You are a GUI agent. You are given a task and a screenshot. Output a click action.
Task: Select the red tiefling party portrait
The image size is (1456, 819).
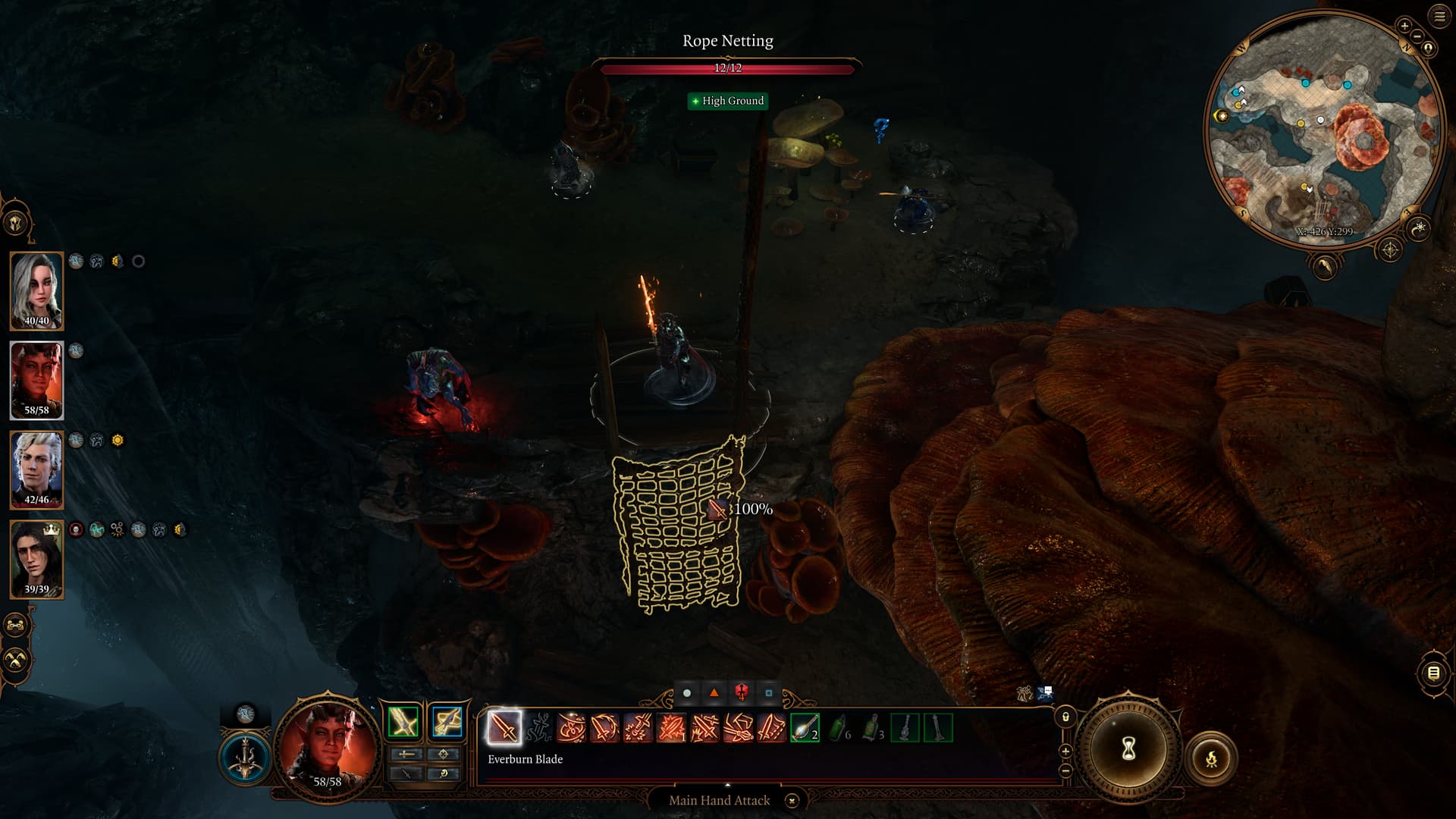[x=36, y=380]
